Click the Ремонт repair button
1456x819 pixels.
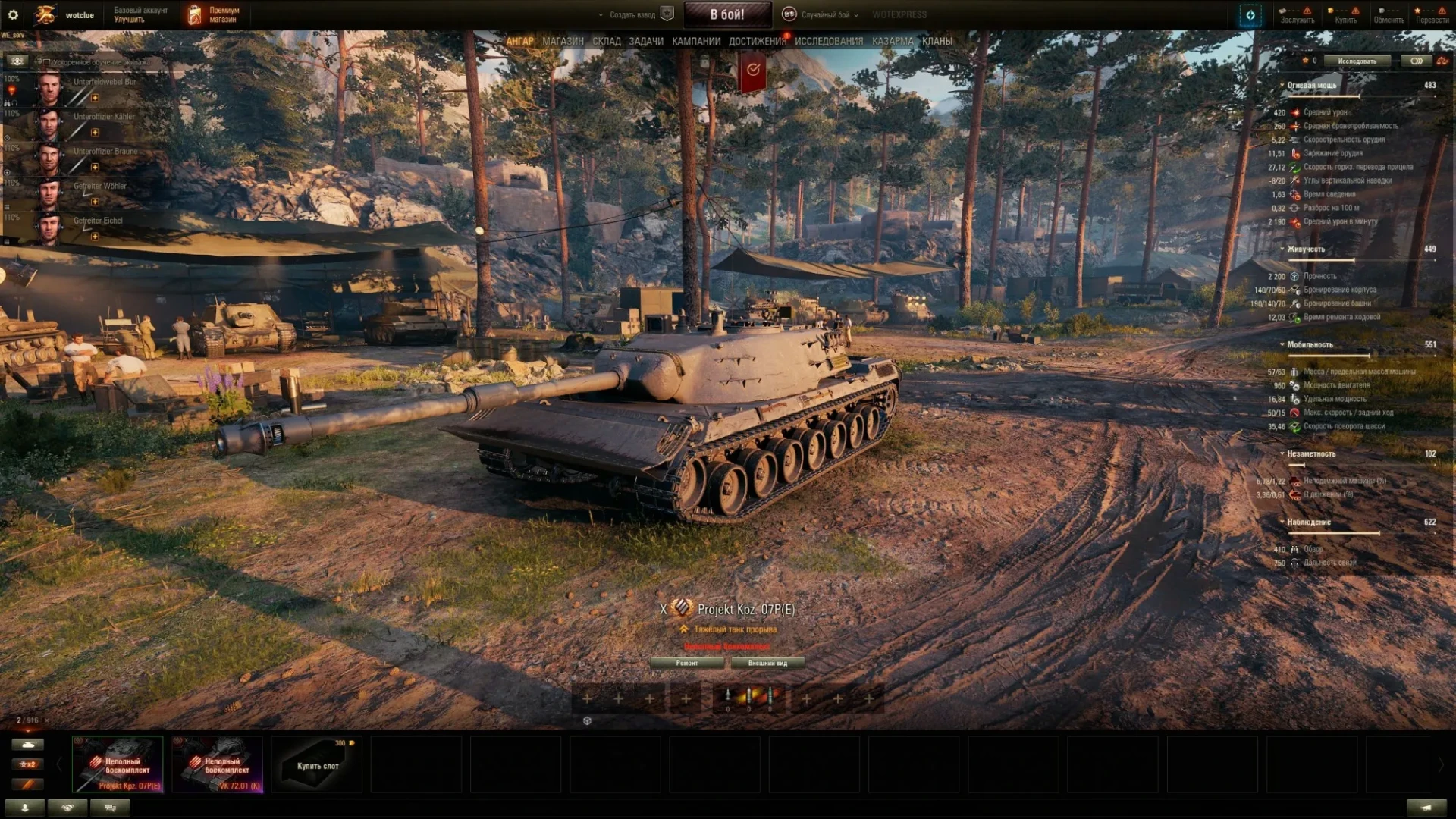(687, 663)
